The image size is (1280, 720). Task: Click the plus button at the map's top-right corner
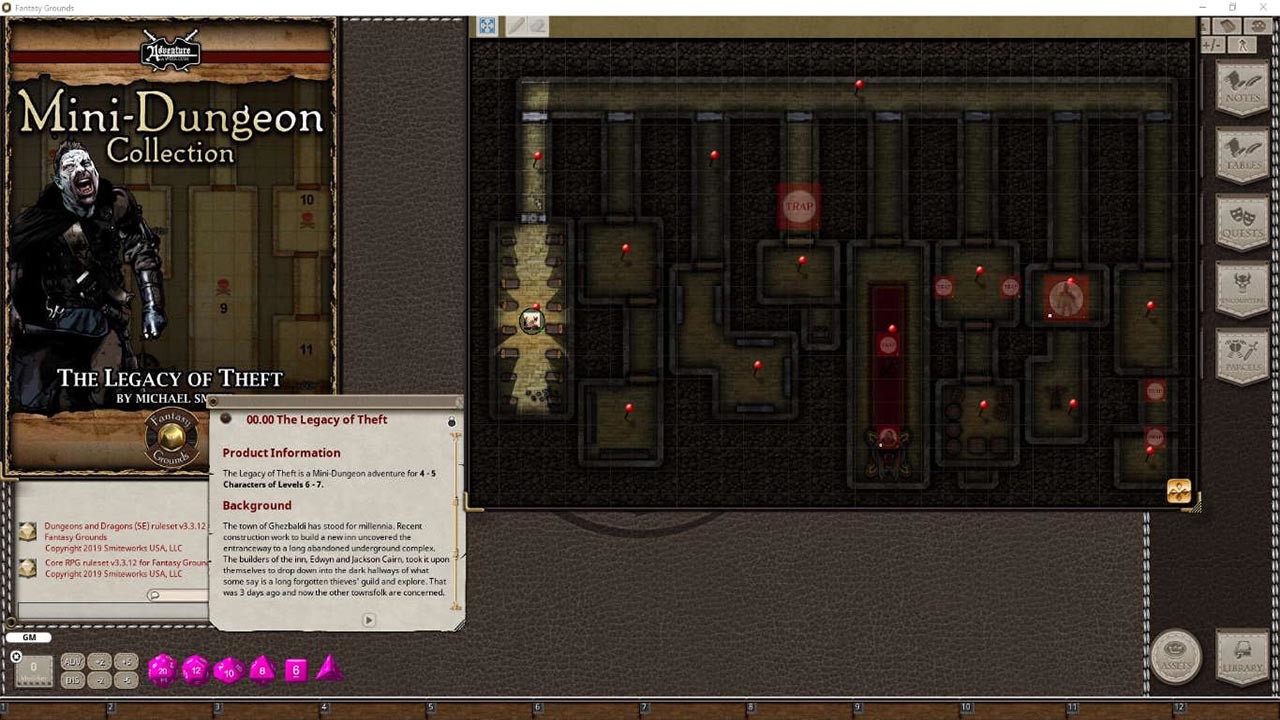coord(1207,44)
